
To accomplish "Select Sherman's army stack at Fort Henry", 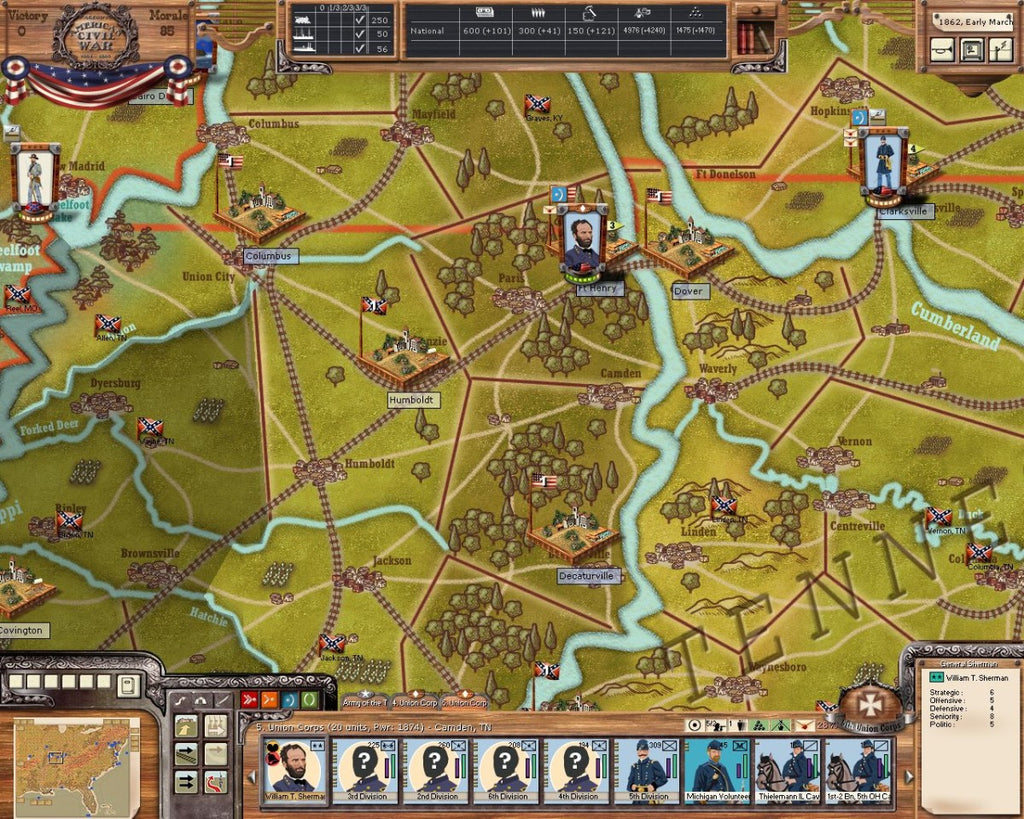I will (x=582, y=240).
